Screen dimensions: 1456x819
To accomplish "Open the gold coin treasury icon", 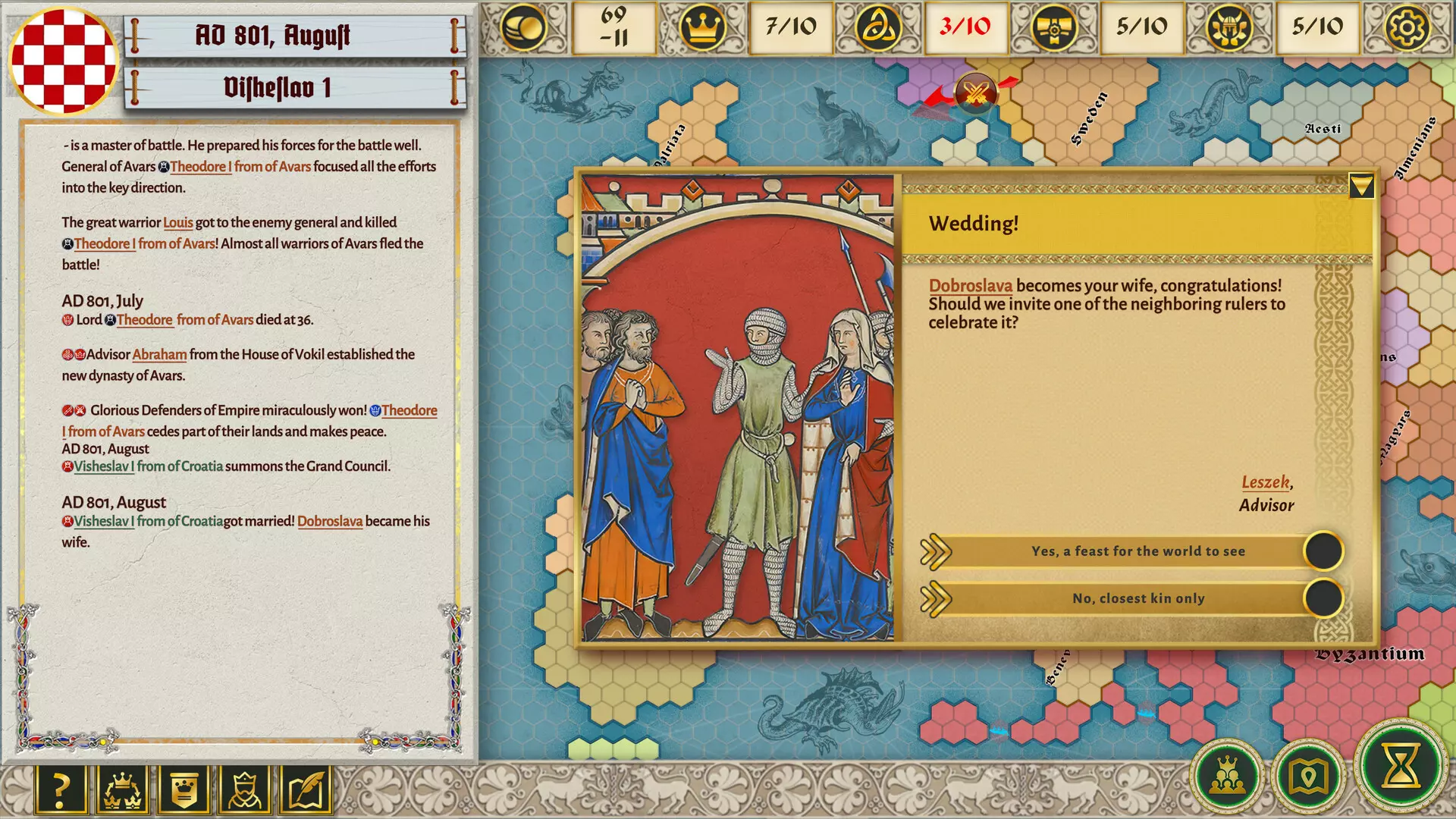I will [x=522, y=28].
